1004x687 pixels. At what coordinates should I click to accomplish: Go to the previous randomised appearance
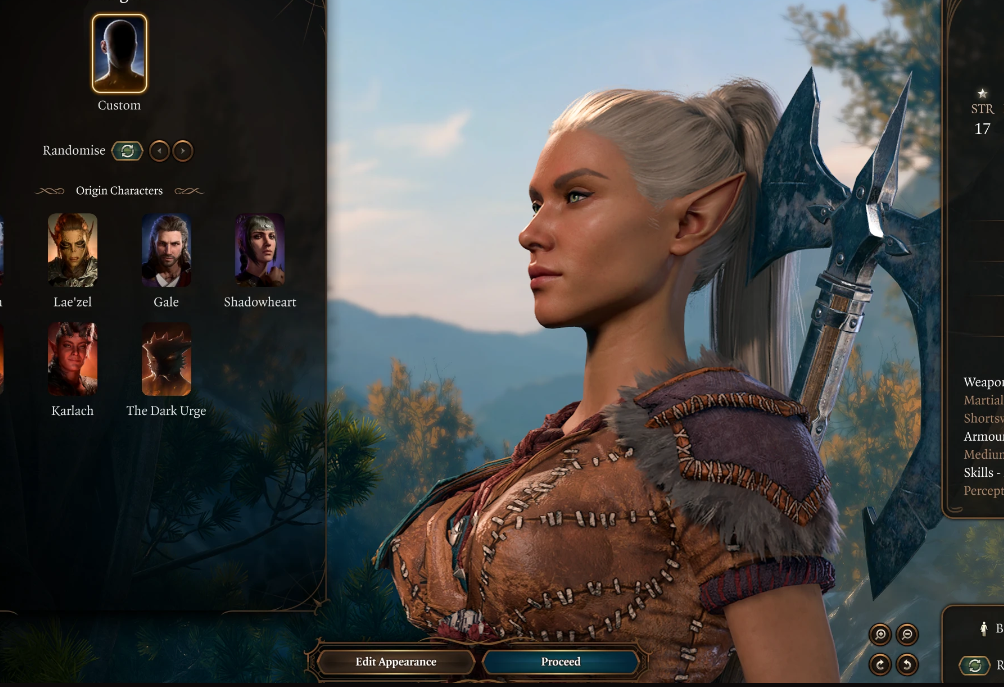[x=159, y=151]
